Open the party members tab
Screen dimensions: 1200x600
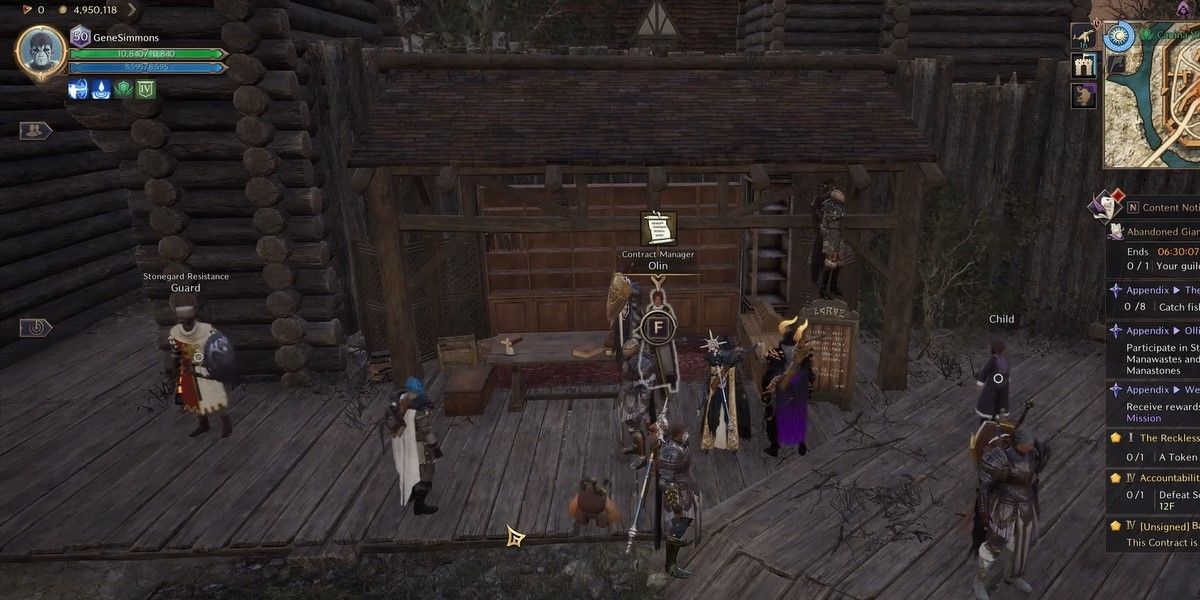click(x=34, y=130)
